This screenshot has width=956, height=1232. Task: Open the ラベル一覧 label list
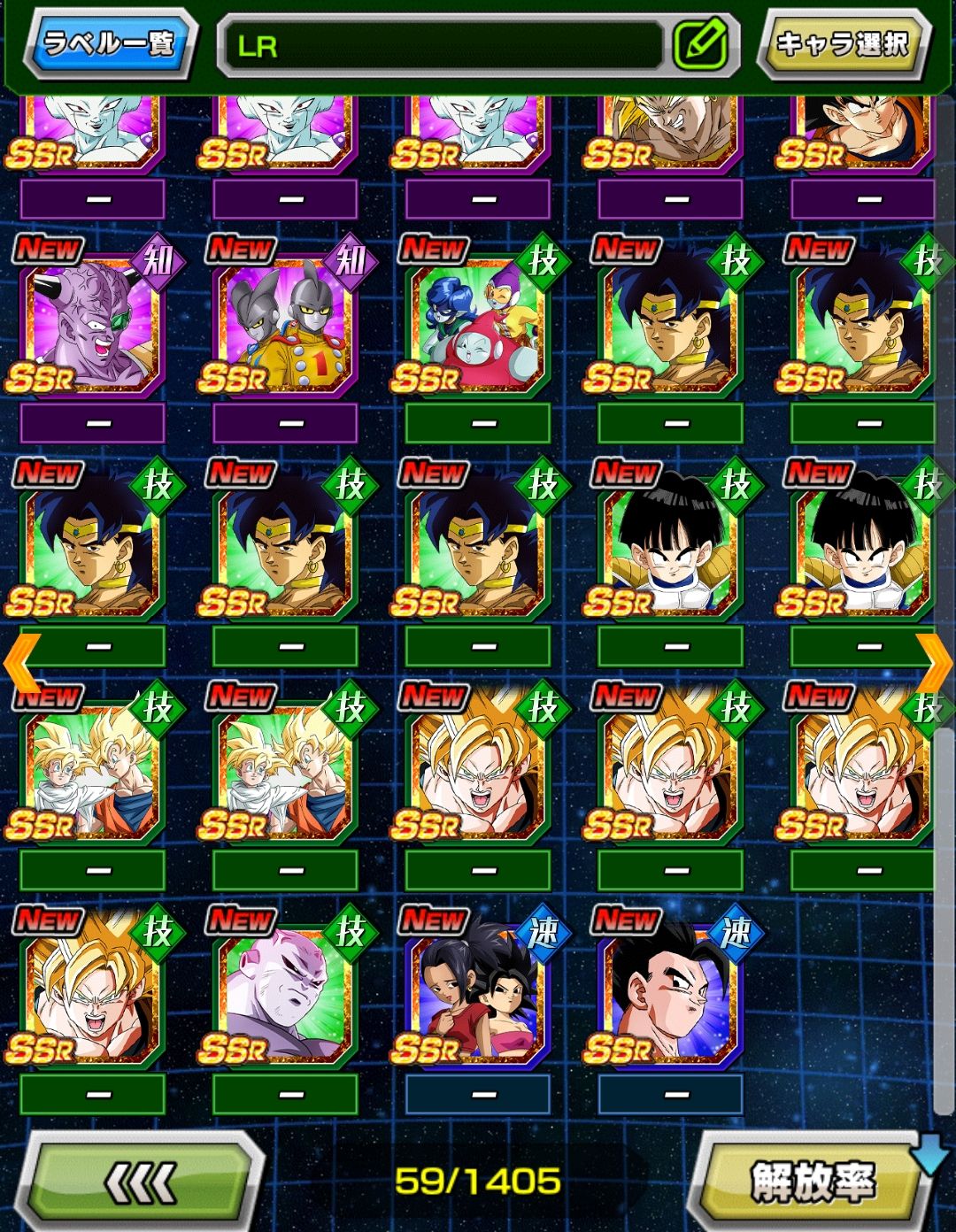coord(109,43)
